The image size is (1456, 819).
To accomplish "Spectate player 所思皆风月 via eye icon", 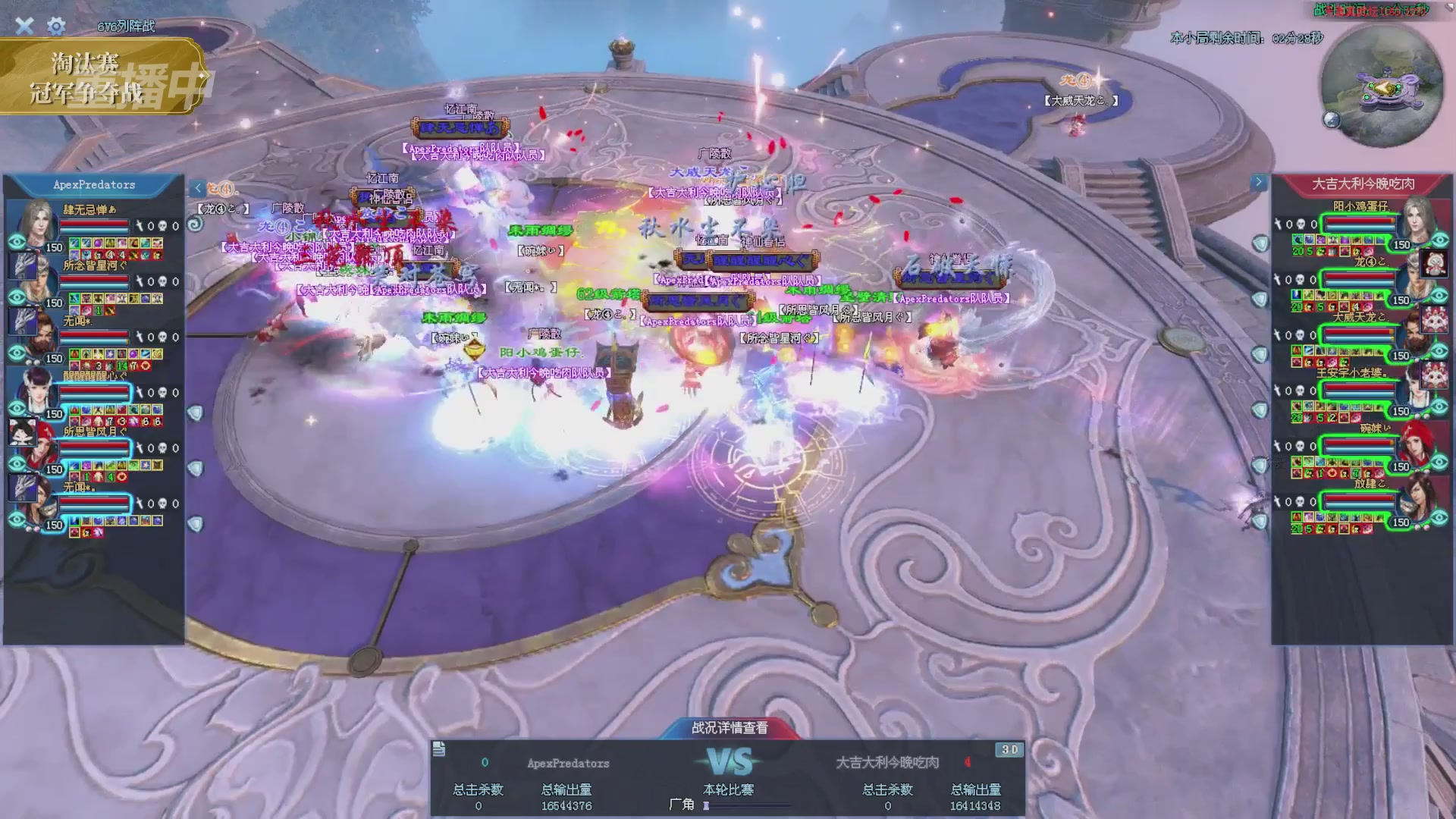I will tap(17, 464).
